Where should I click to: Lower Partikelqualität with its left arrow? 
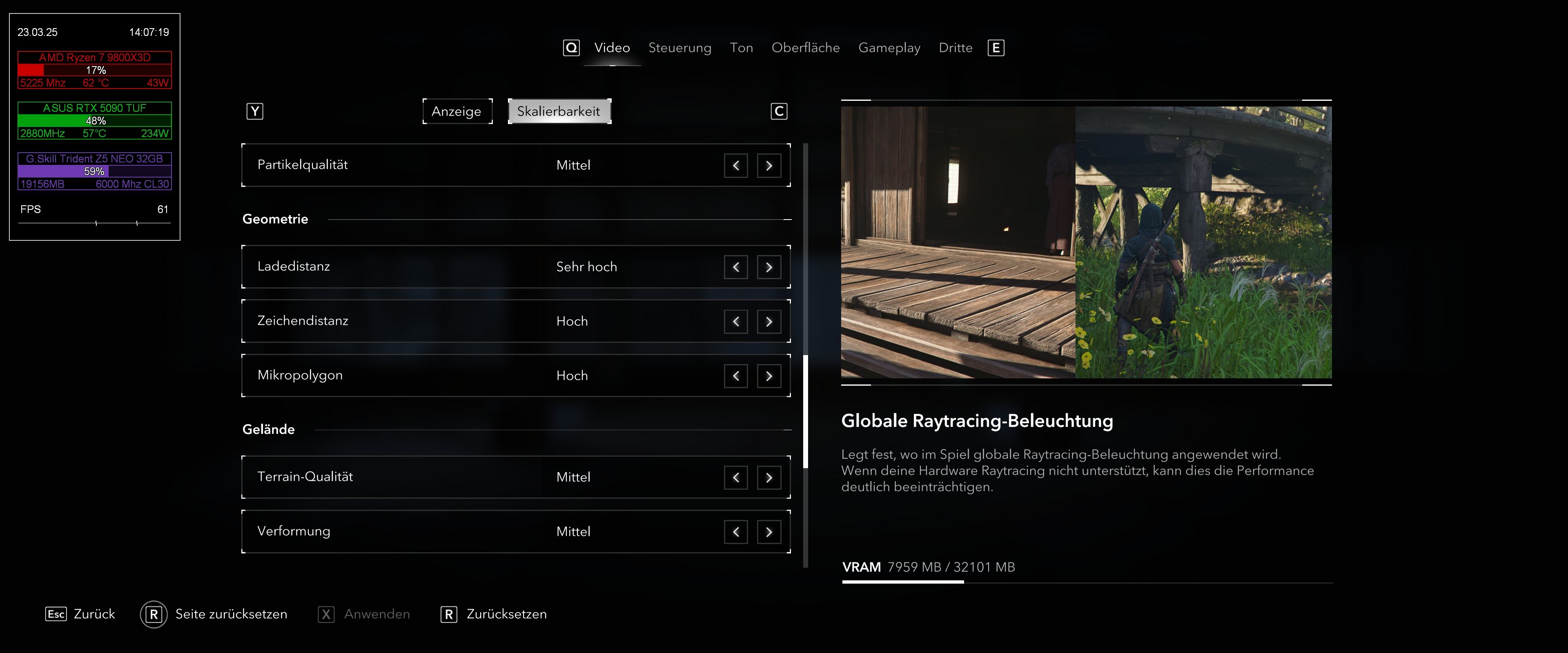[735, 166]
